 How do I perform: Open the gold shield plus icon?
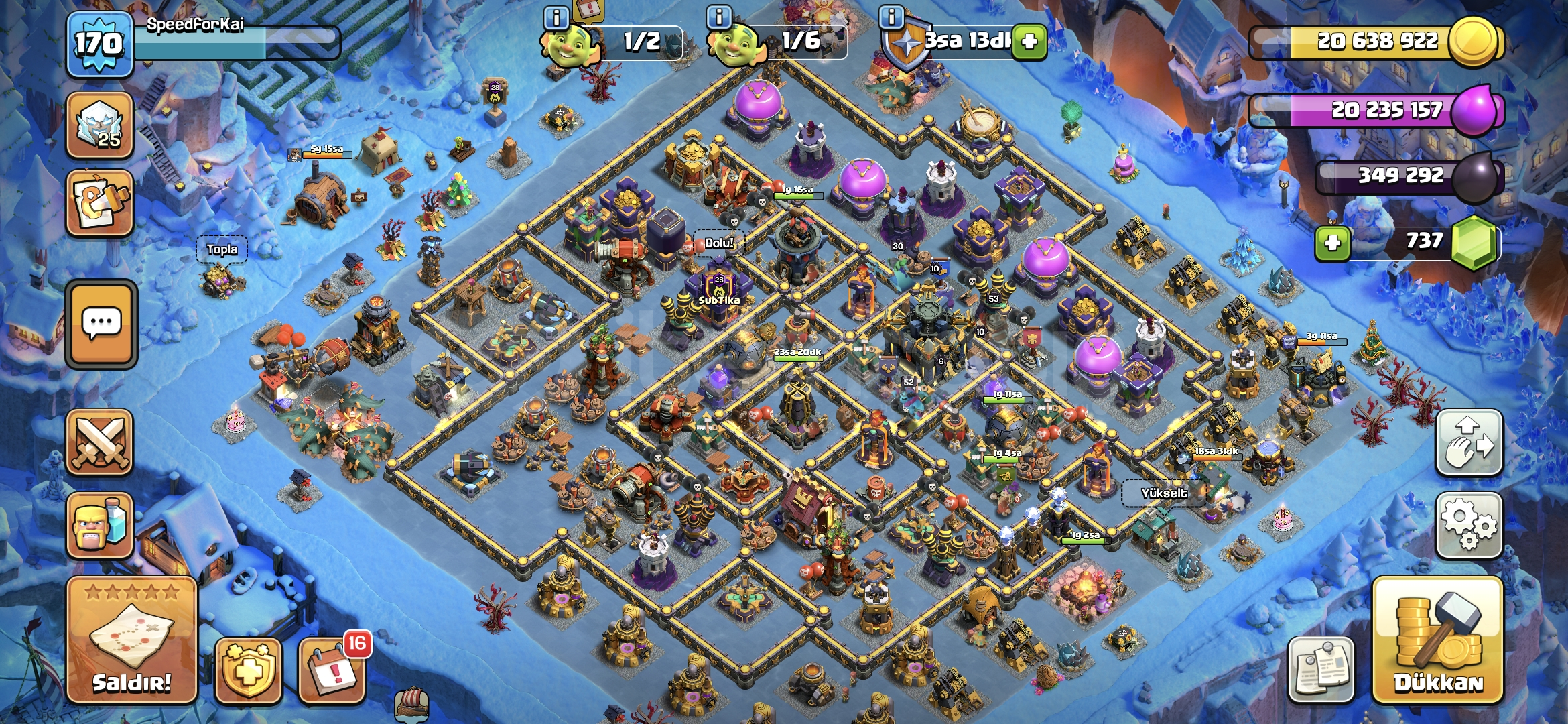click(248, 670)
